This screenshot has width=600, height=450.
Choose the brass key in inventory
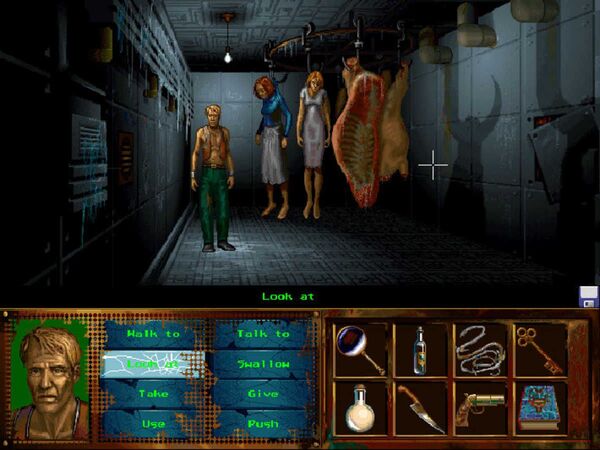pyautogui.click(x=540, y=349)
